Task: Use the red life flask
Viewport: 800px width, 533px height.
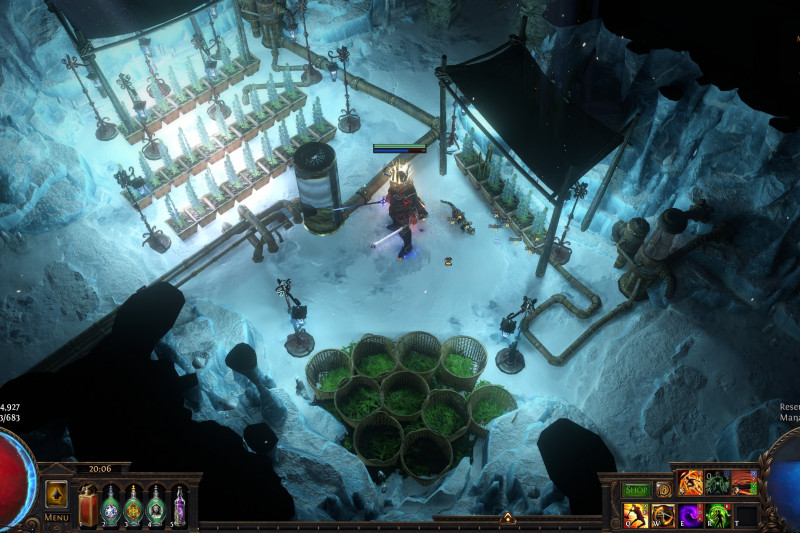Action: click(x=88, y=505)
